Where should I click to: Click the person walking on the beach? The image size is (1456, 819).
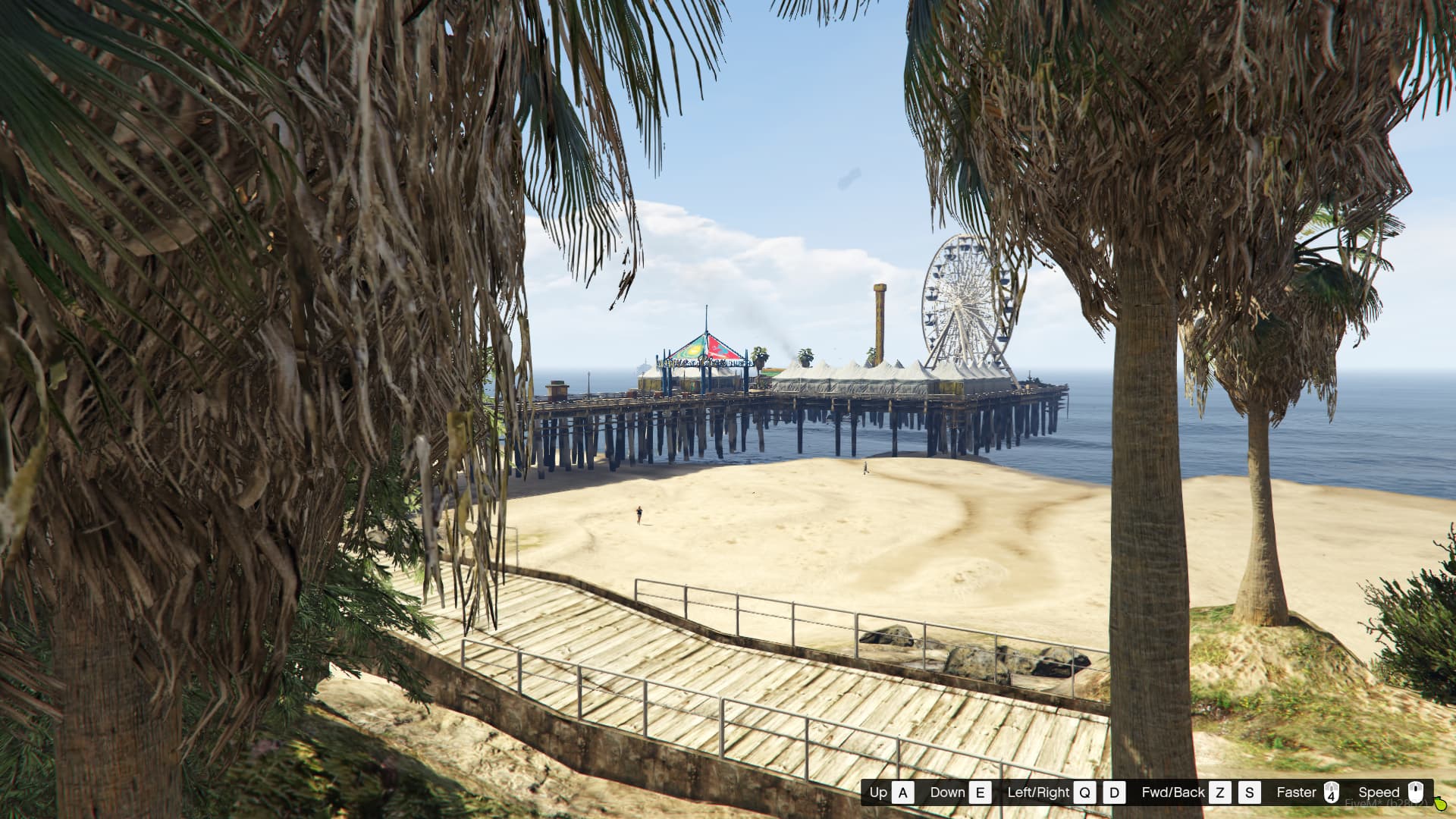(x=639, y=516)
